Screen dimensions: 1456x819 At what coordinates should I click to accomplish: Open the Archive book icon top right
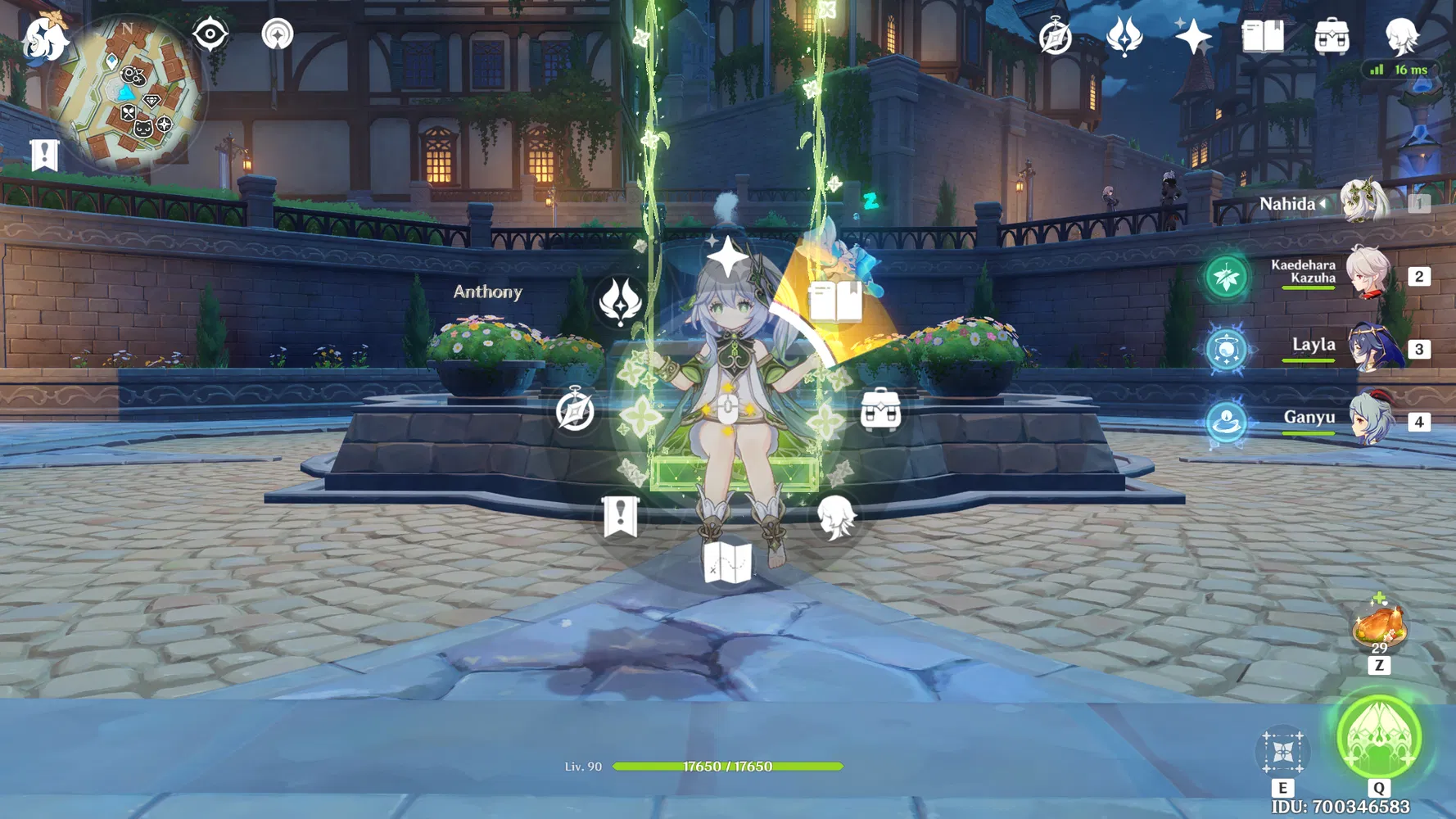point(1264,36)
